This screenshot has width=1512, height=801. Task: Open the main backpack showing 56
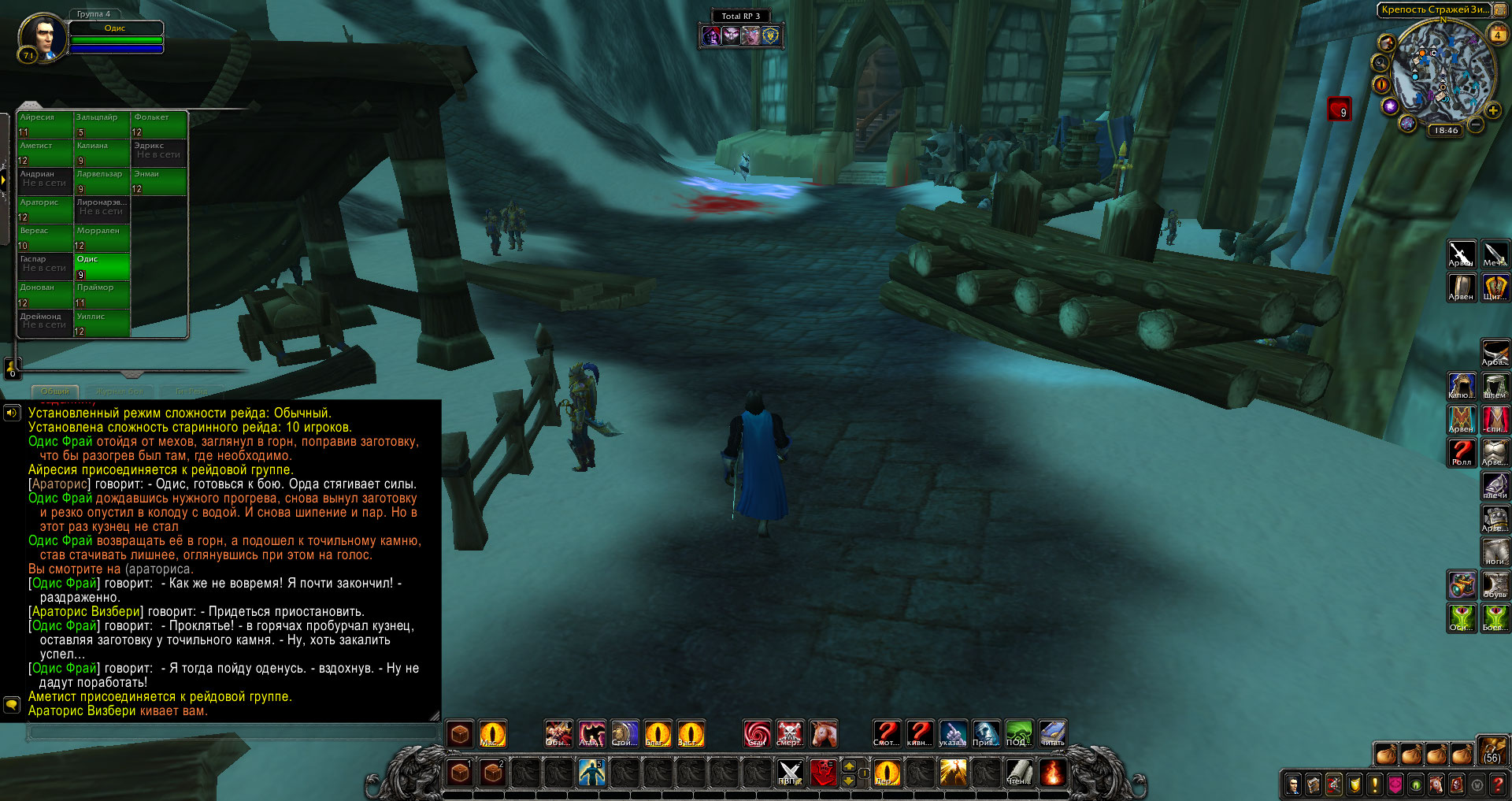(1492, 751)
